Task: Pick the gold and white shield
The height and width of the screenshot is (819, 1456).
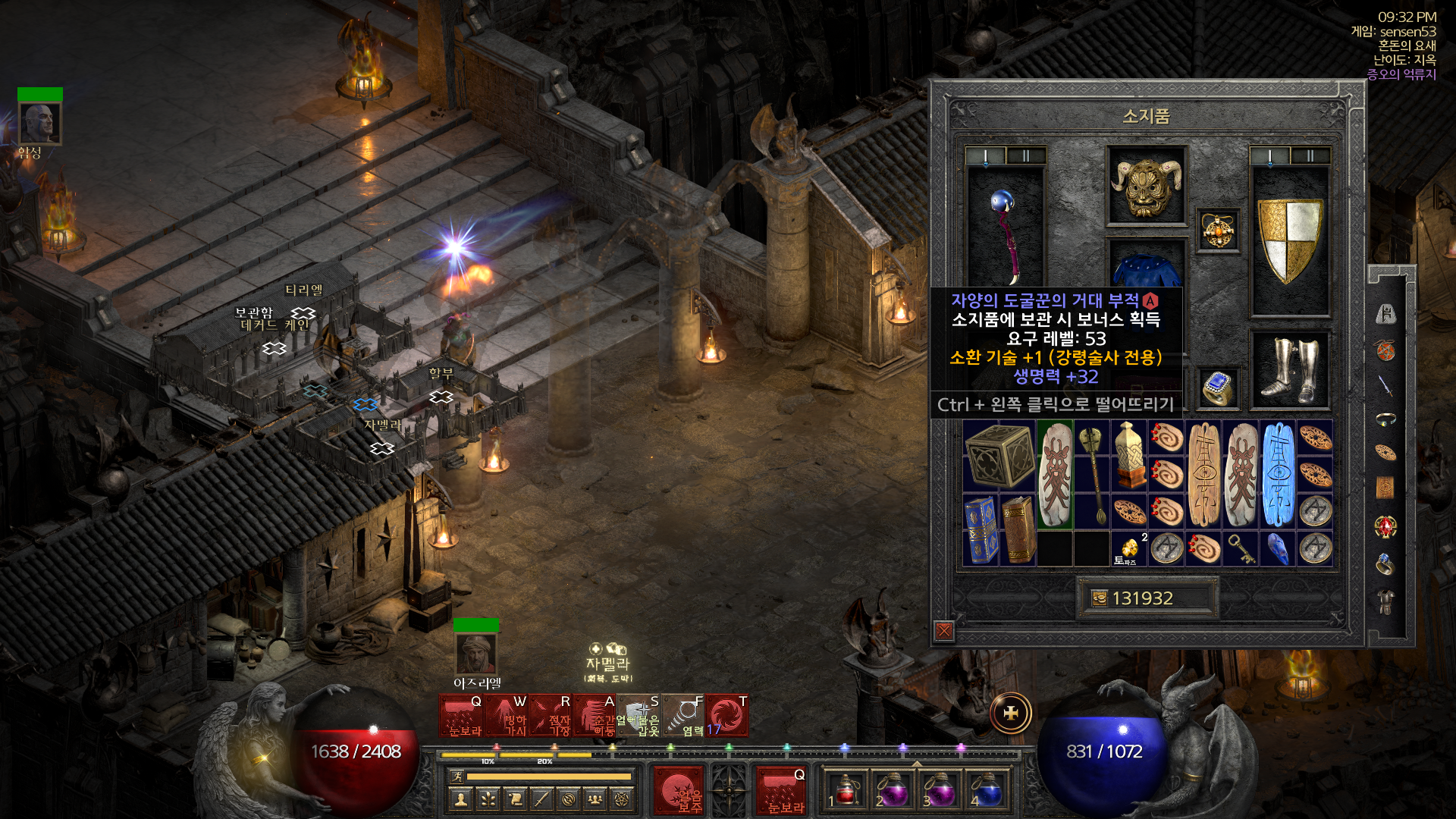Action: 1290,239
